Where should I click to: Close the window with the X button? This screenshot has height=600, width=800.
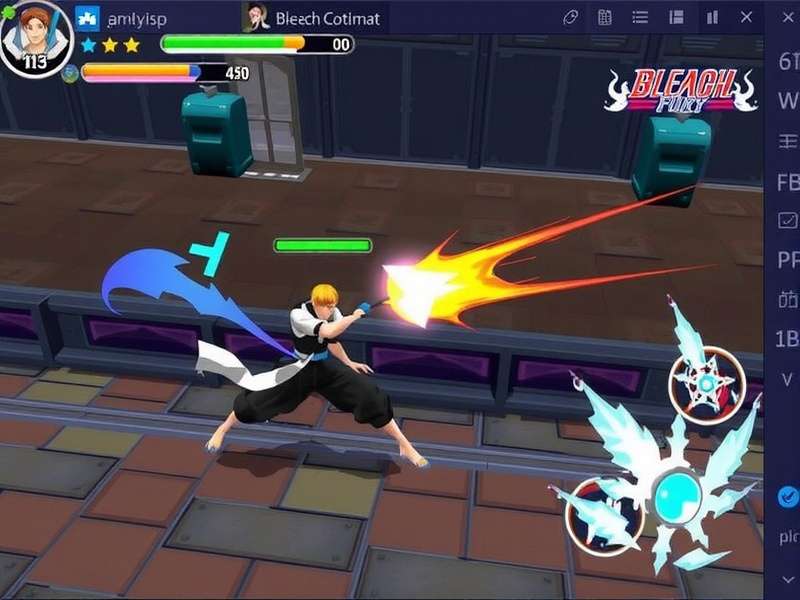746,17
